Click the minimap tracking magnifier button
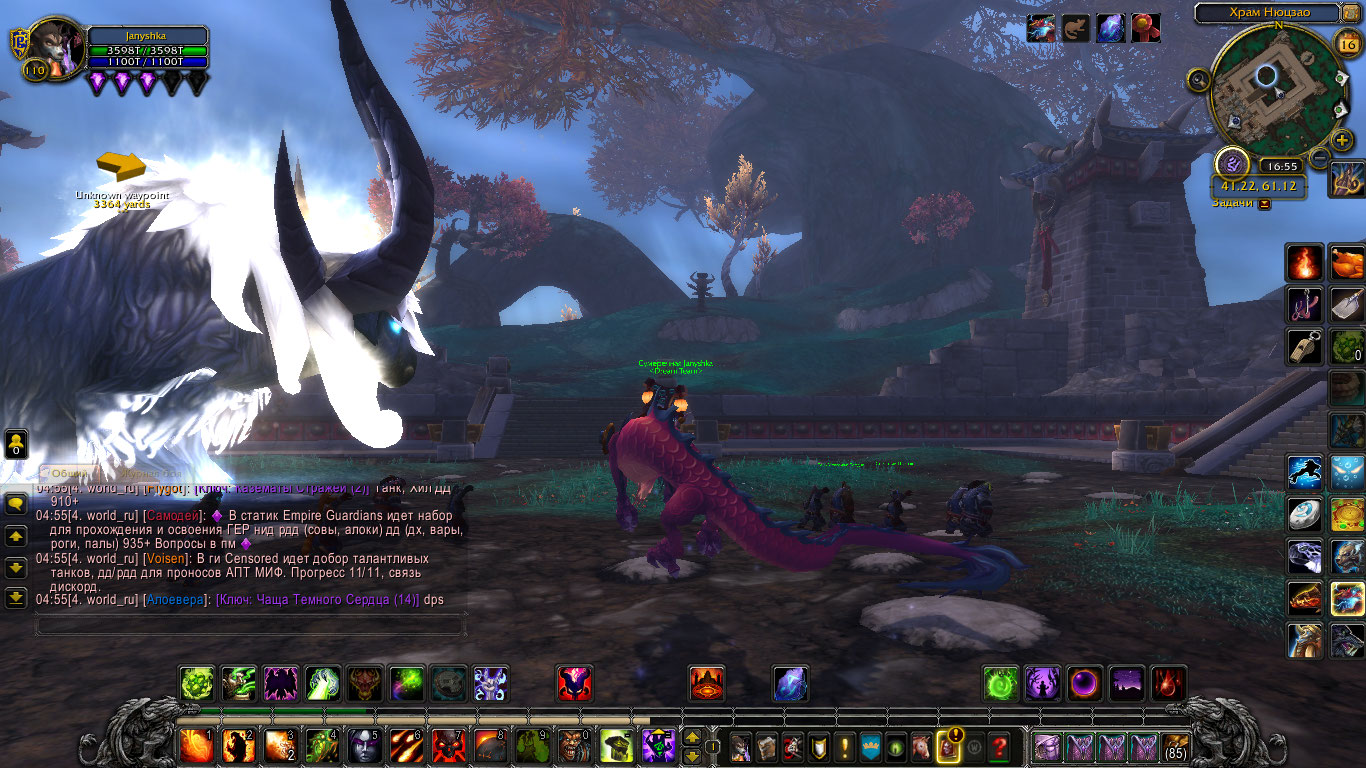 [1199, 80]
